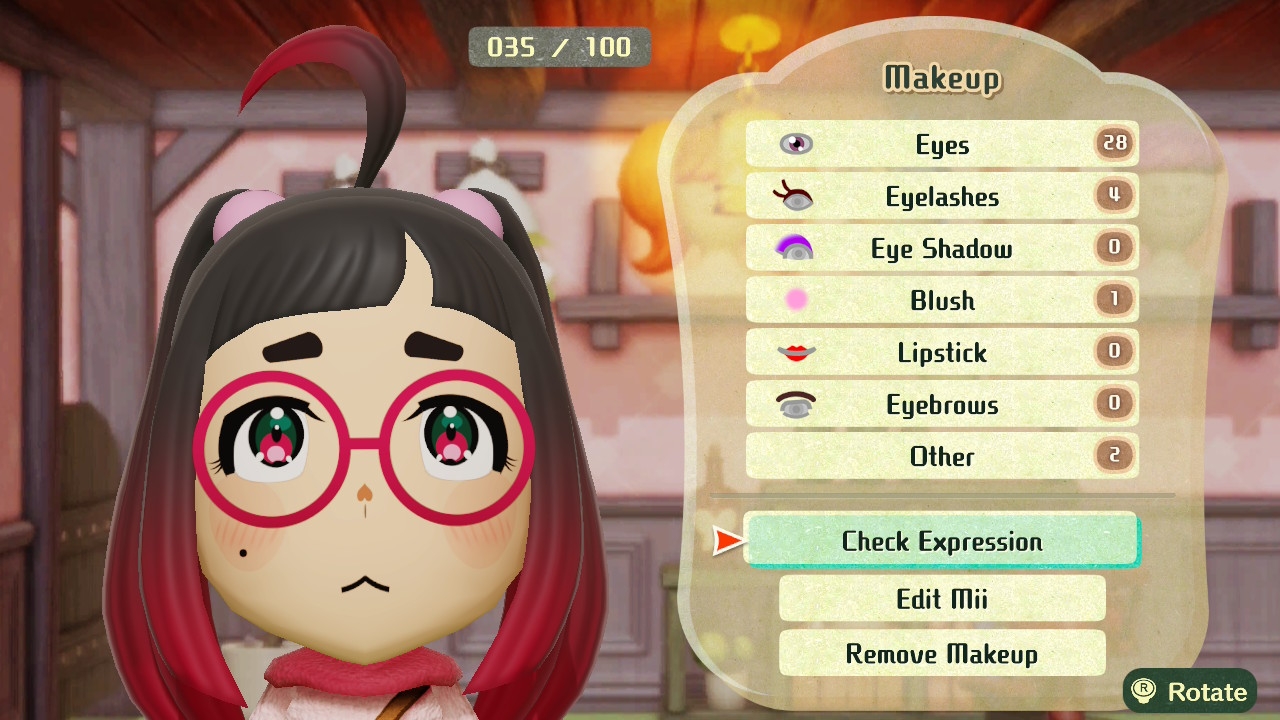The image size is (1280, 720).
Task: Open the Eyes makeup category
Action: pos(941,144)
